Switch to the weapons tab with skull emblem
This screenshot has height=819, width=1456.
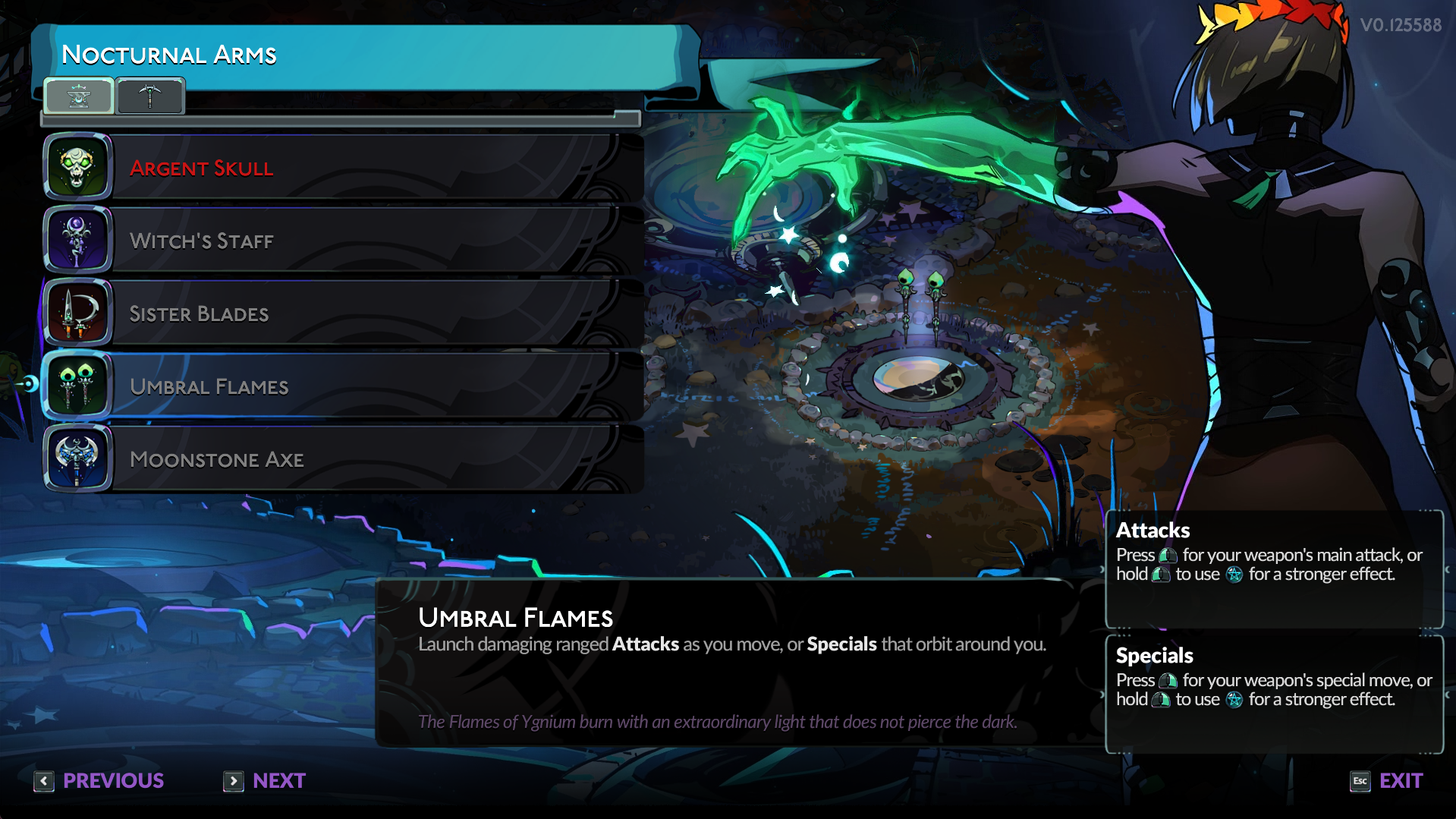click(x=79, y=96)
